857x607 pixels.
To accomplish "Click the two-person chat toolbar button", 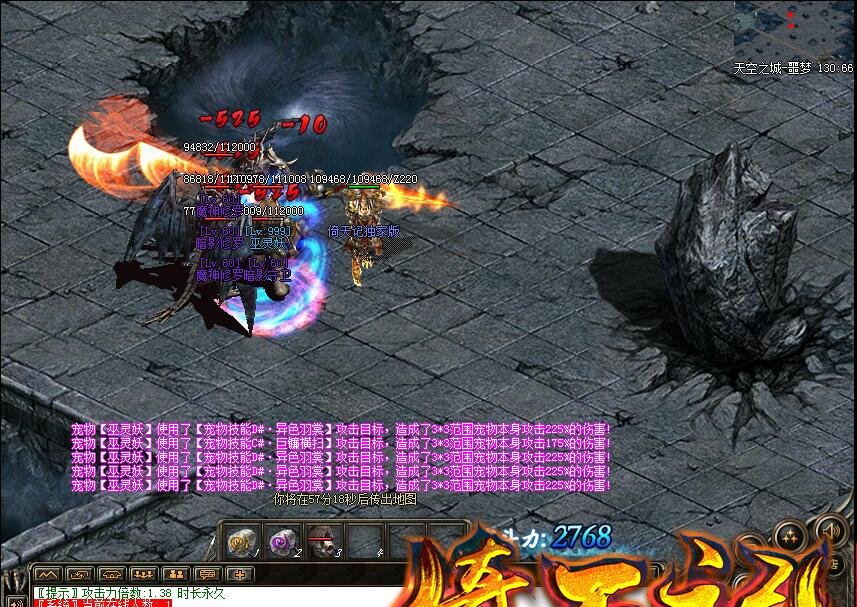I will pyautogui.click(x=177, y=574).
